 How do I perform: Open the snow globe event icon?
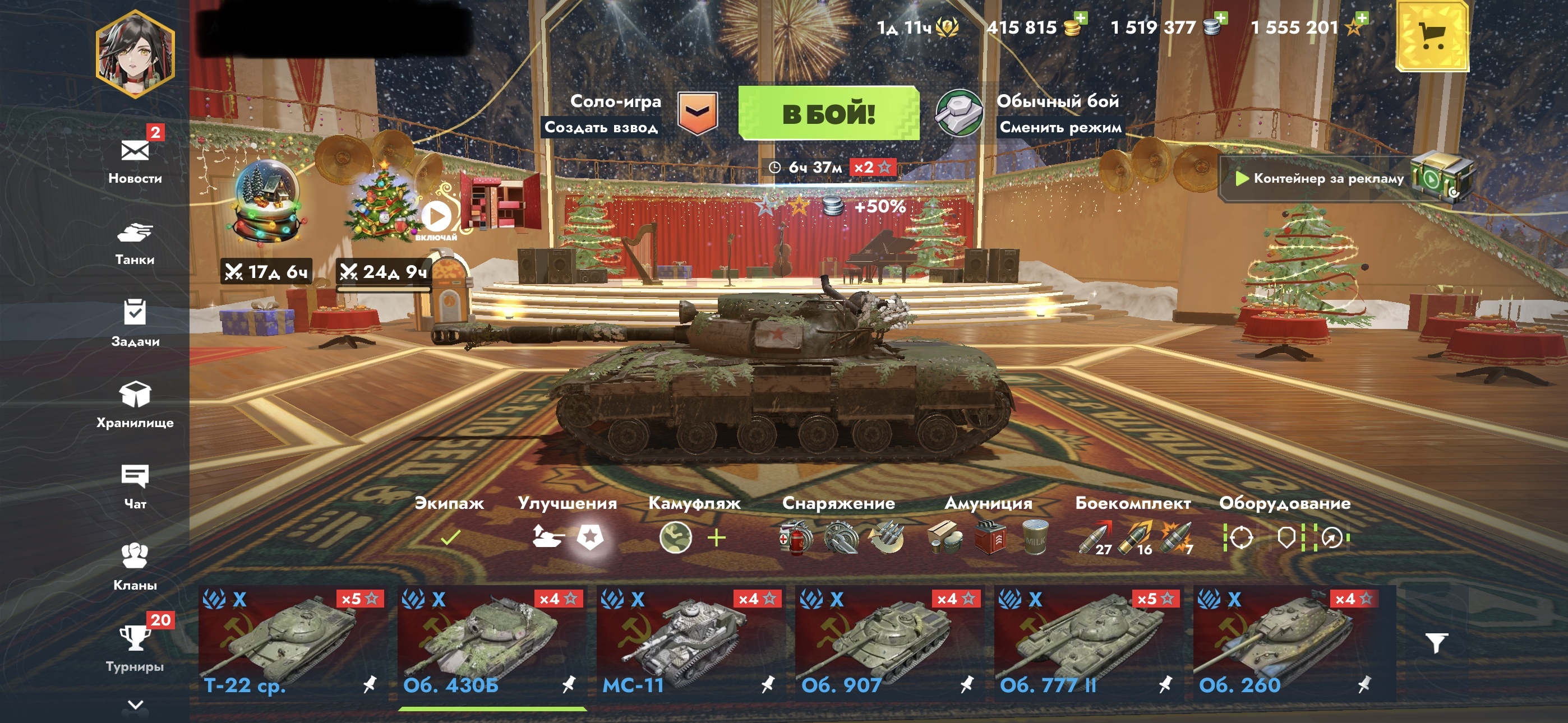click(266, 201)
